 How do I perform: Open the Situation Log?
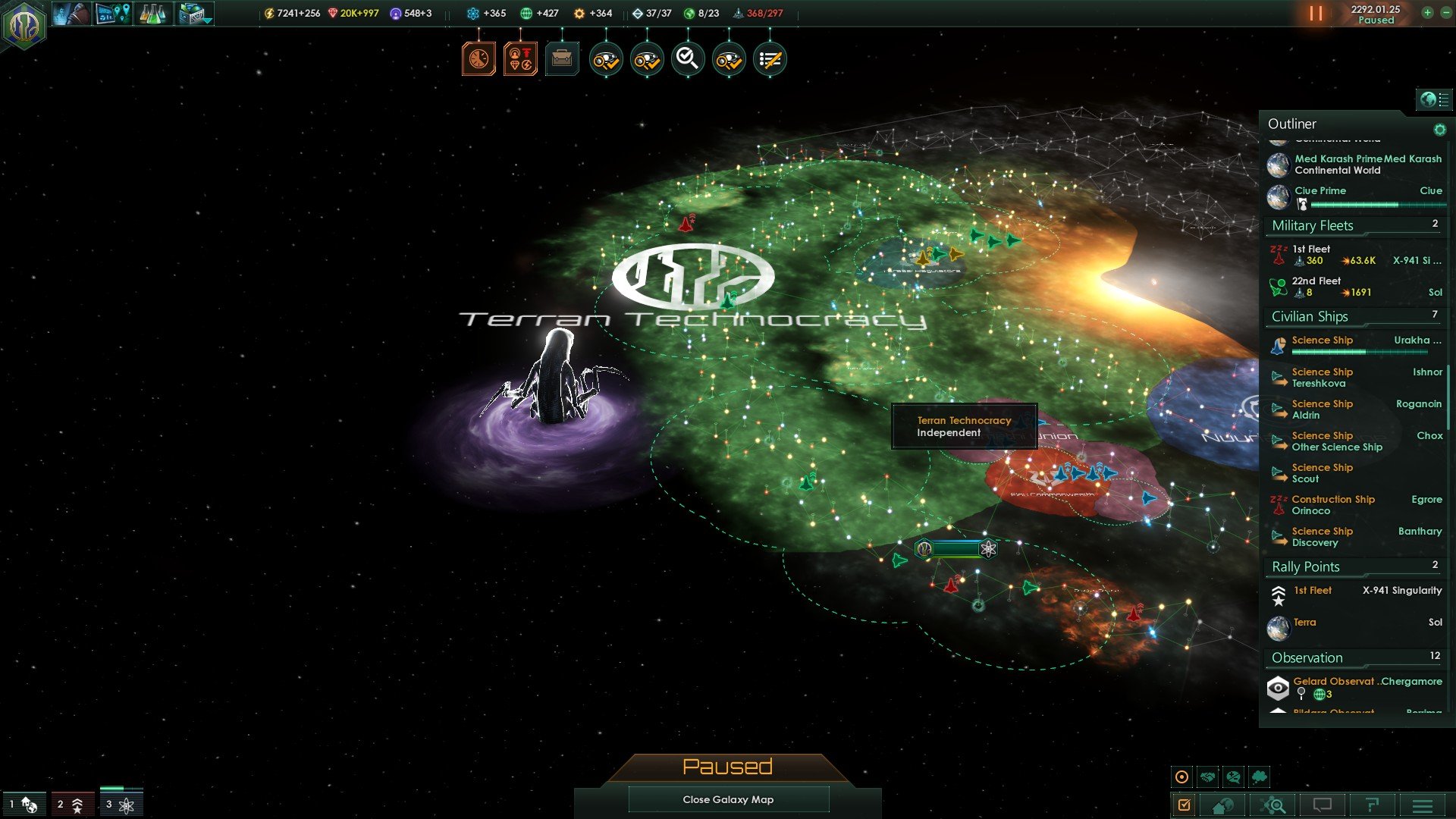click(113, 14)
